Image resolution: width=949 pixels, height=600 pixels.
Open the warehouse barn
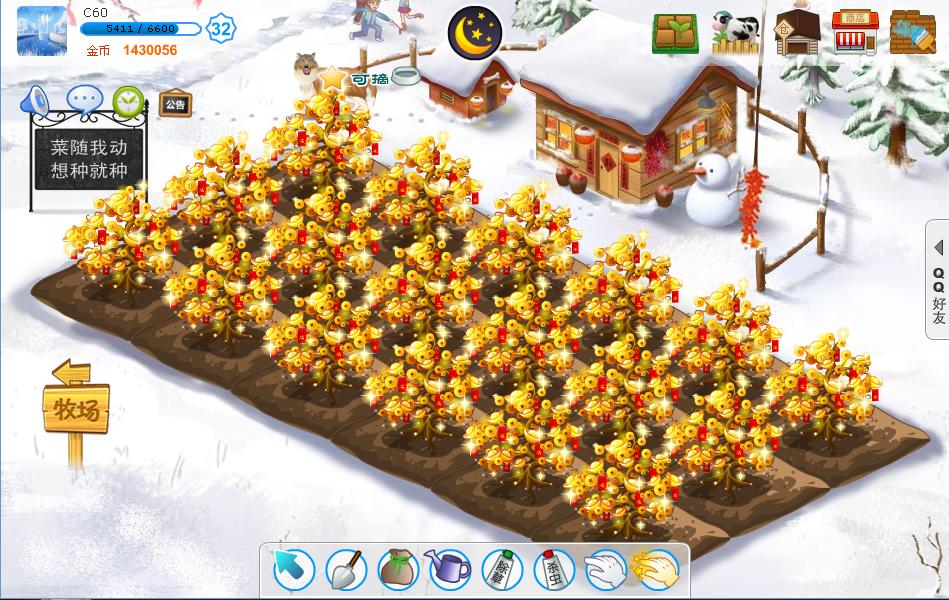(797, 33)
